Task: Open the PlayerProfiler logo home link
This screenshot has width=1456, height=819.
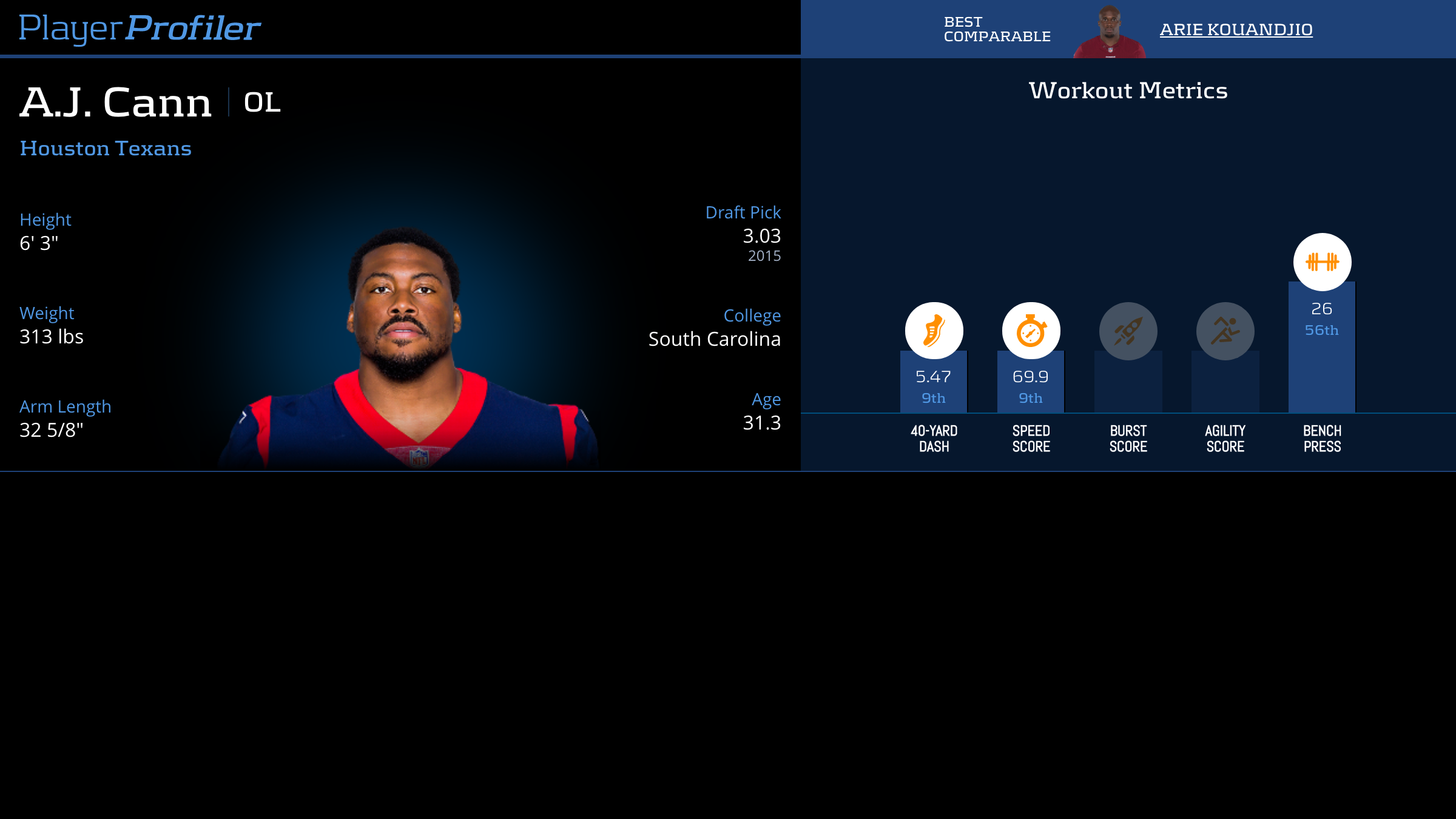Action: (x=140, y=29)
